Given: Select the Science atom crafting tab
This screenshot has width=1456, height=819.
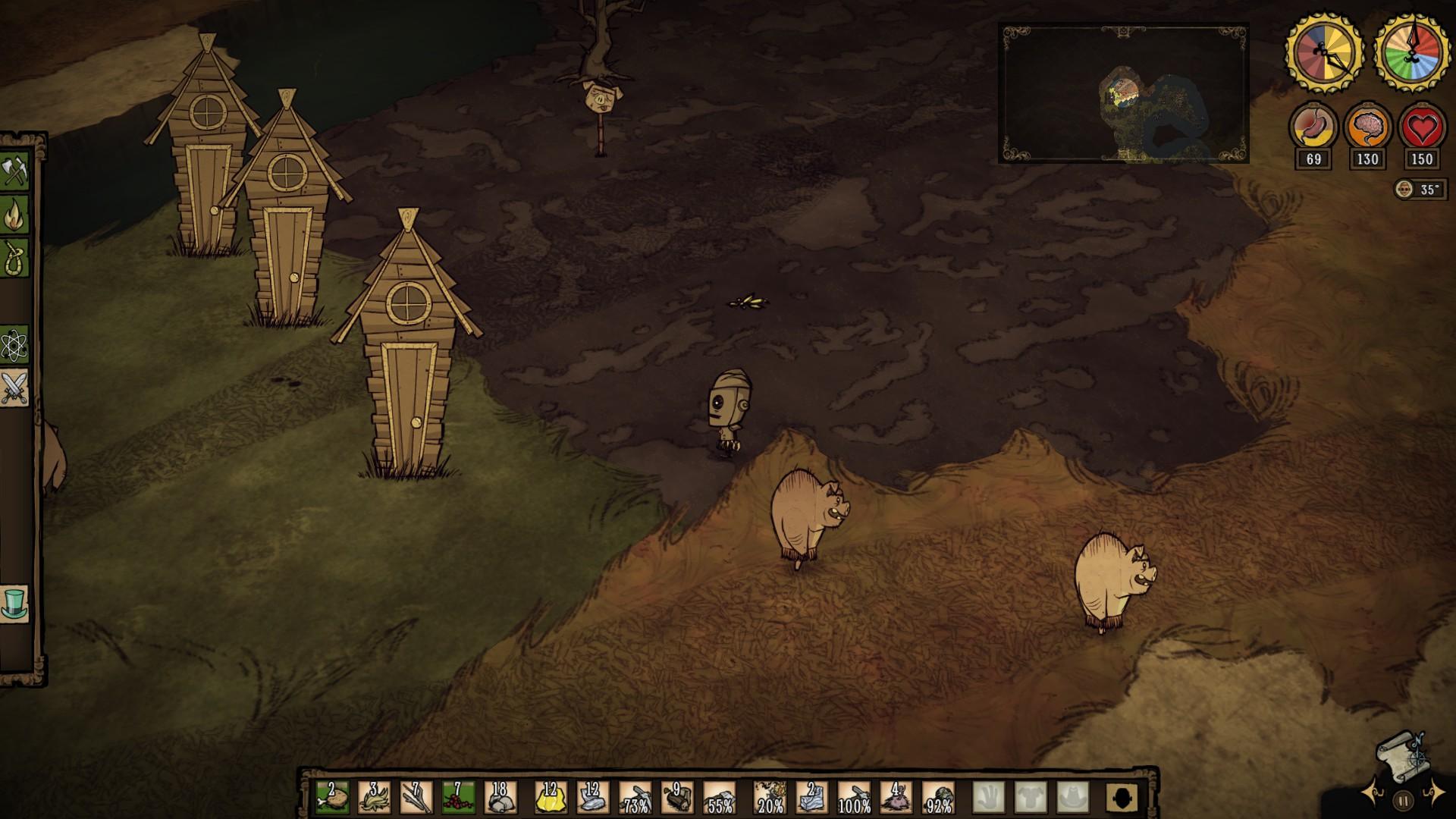Looking at the screenshot, I should [x=14, y=347].
